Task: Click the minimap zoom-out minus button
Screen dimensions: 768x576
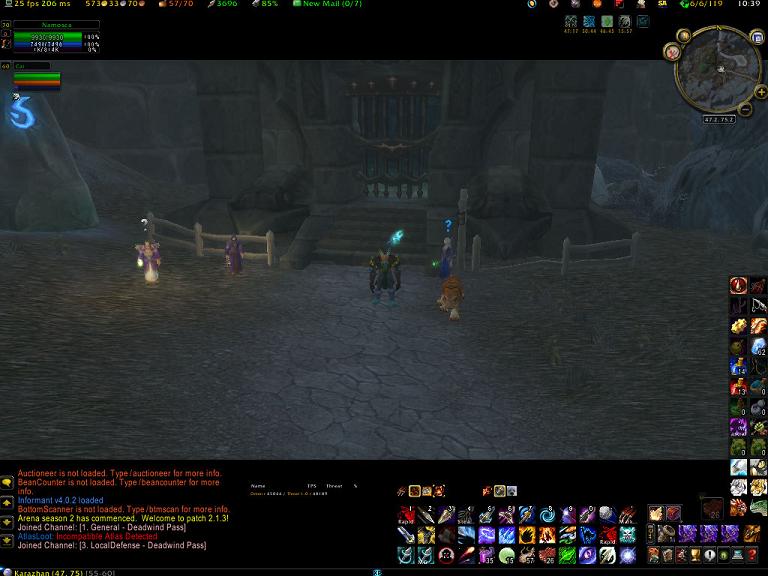Action: coord(746,108)
